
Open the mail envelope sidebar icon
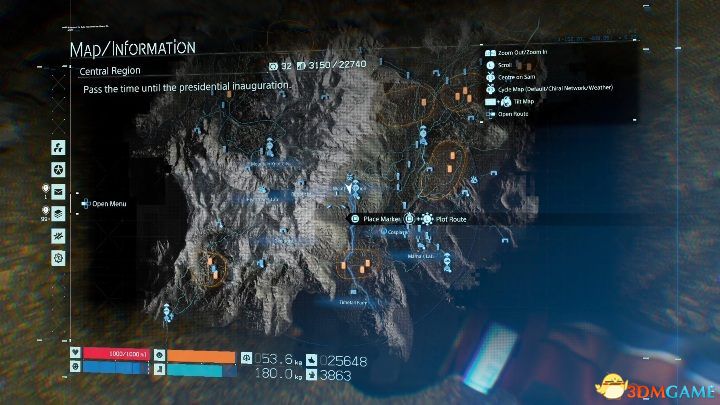(58, 191)
